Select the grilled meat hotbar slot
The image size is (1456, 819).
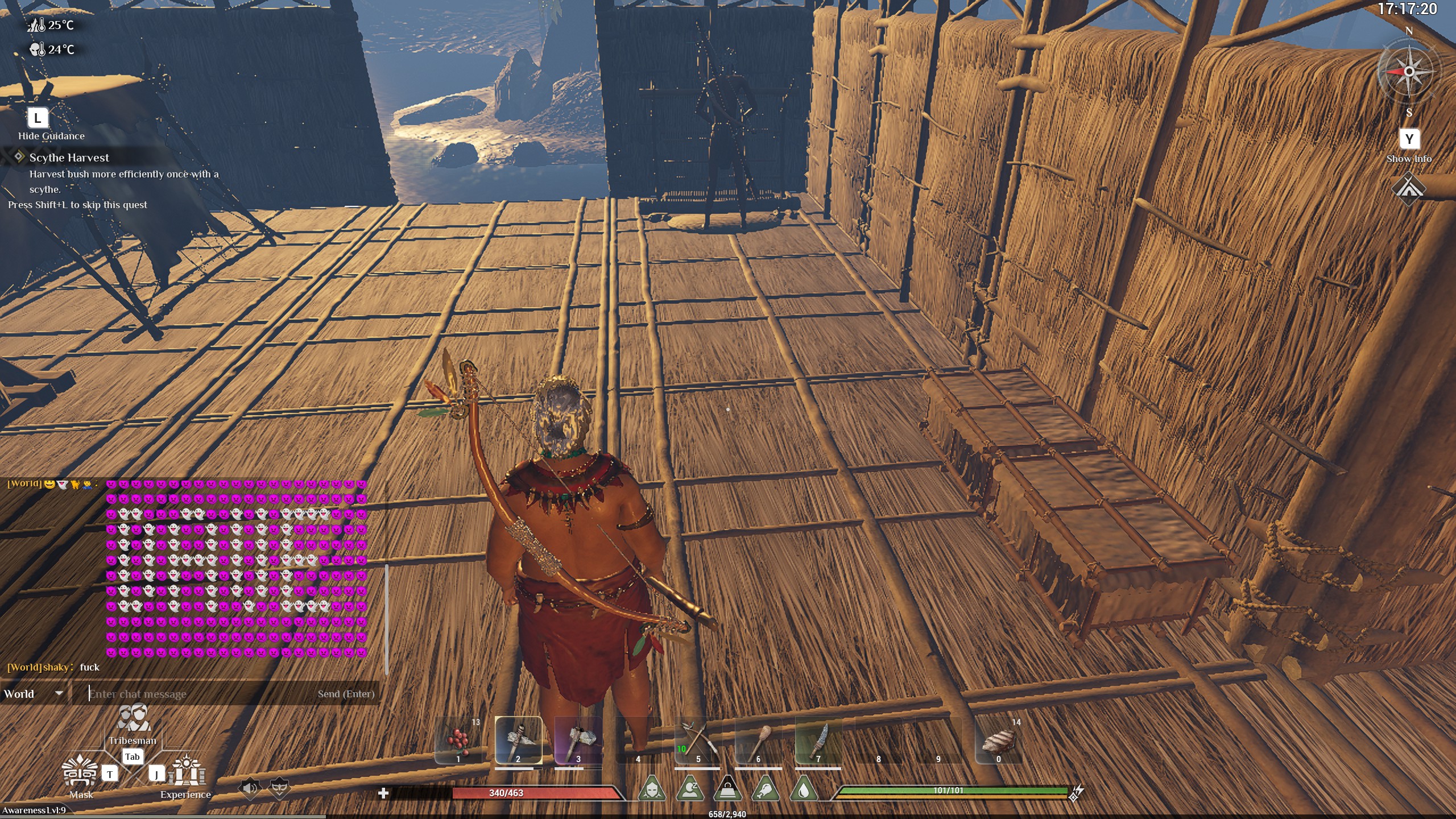998,741
